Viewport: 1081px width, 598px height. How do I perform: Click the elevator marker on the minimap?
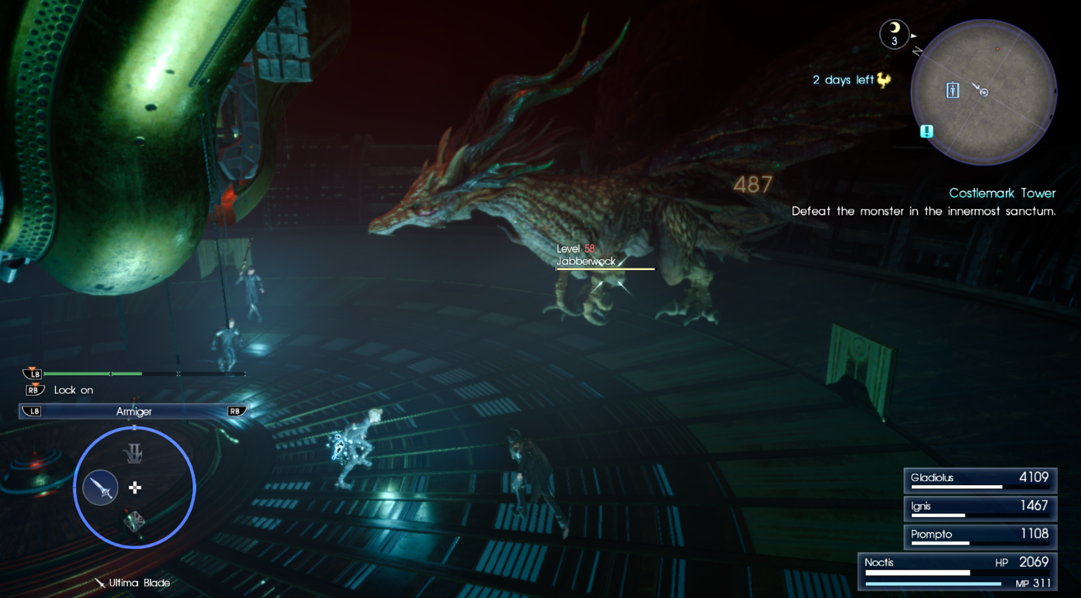(x=952, y=91)
